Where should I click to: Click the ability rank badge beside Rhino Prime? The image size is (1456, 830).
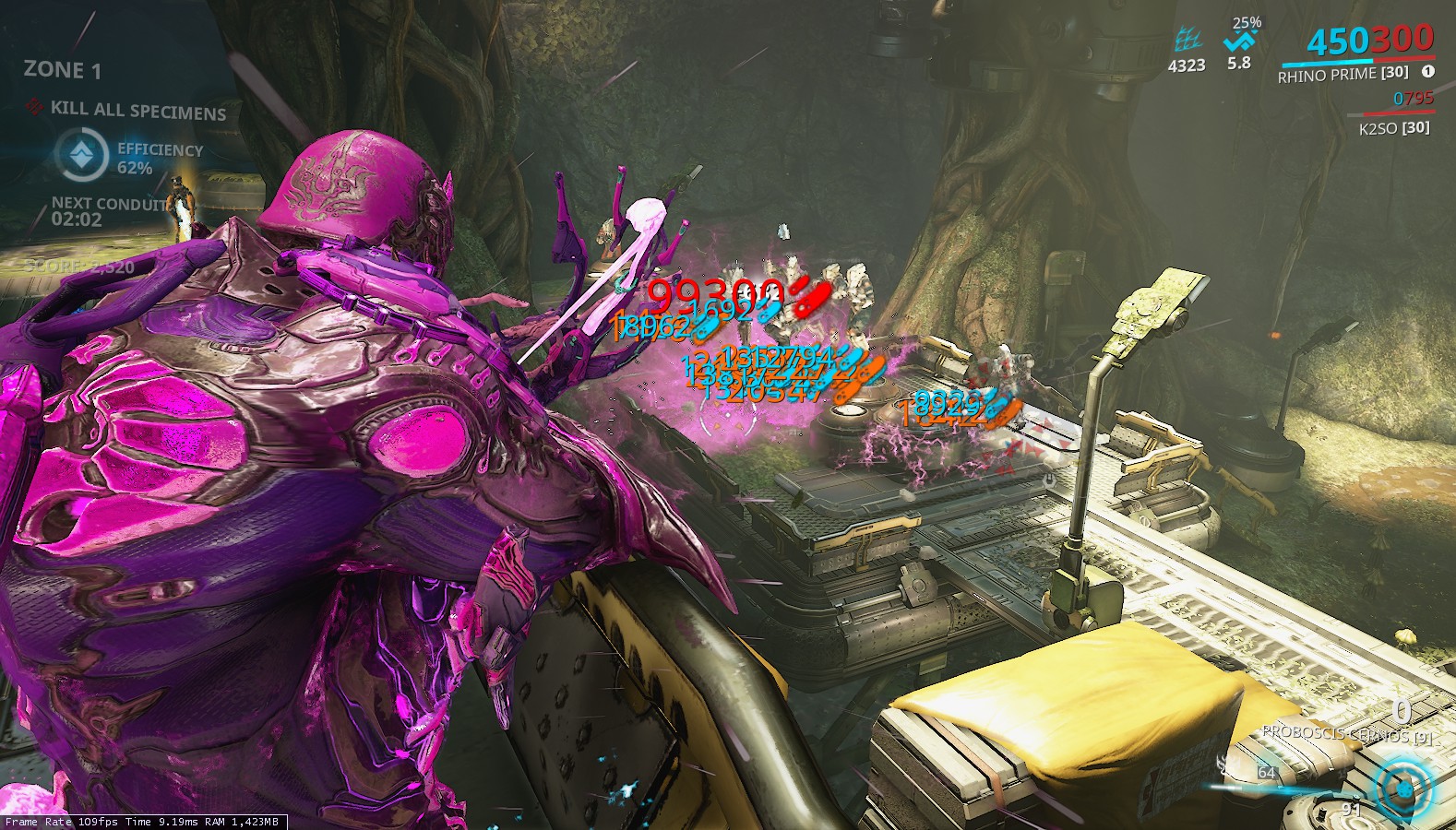(1427, 70)
